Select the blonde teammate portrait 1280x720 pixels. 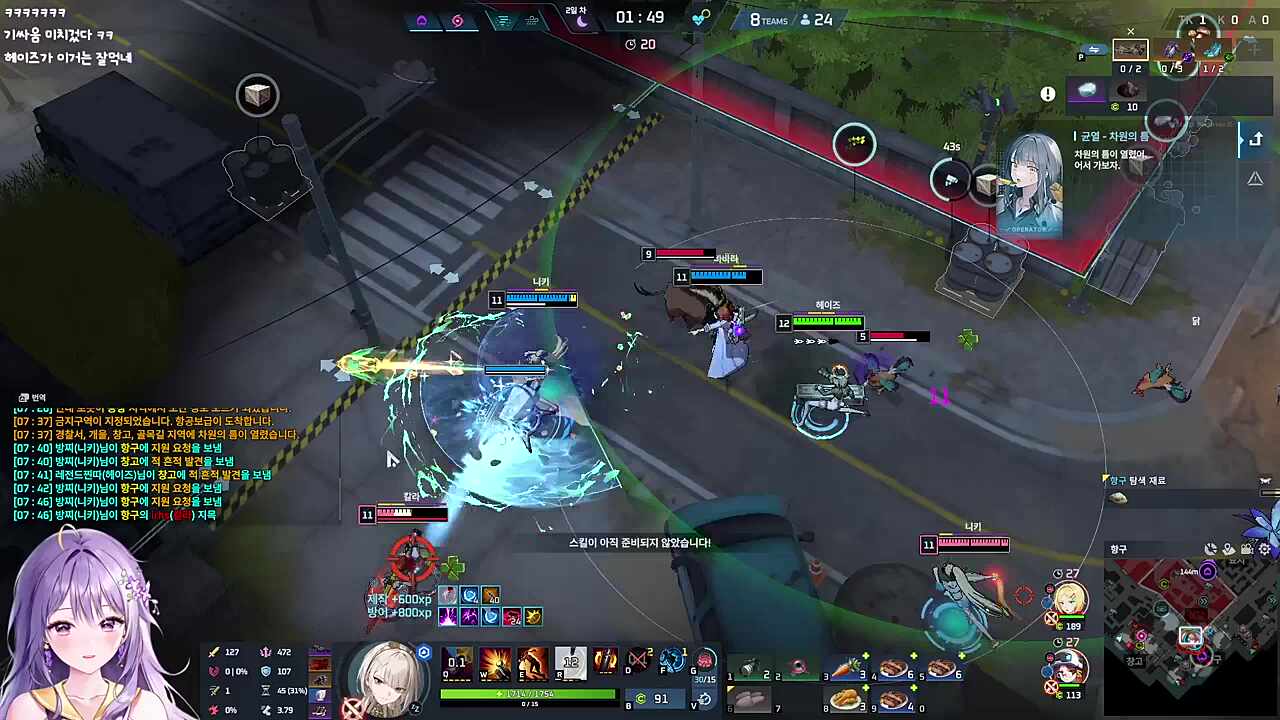click(x=1068, y=600)
